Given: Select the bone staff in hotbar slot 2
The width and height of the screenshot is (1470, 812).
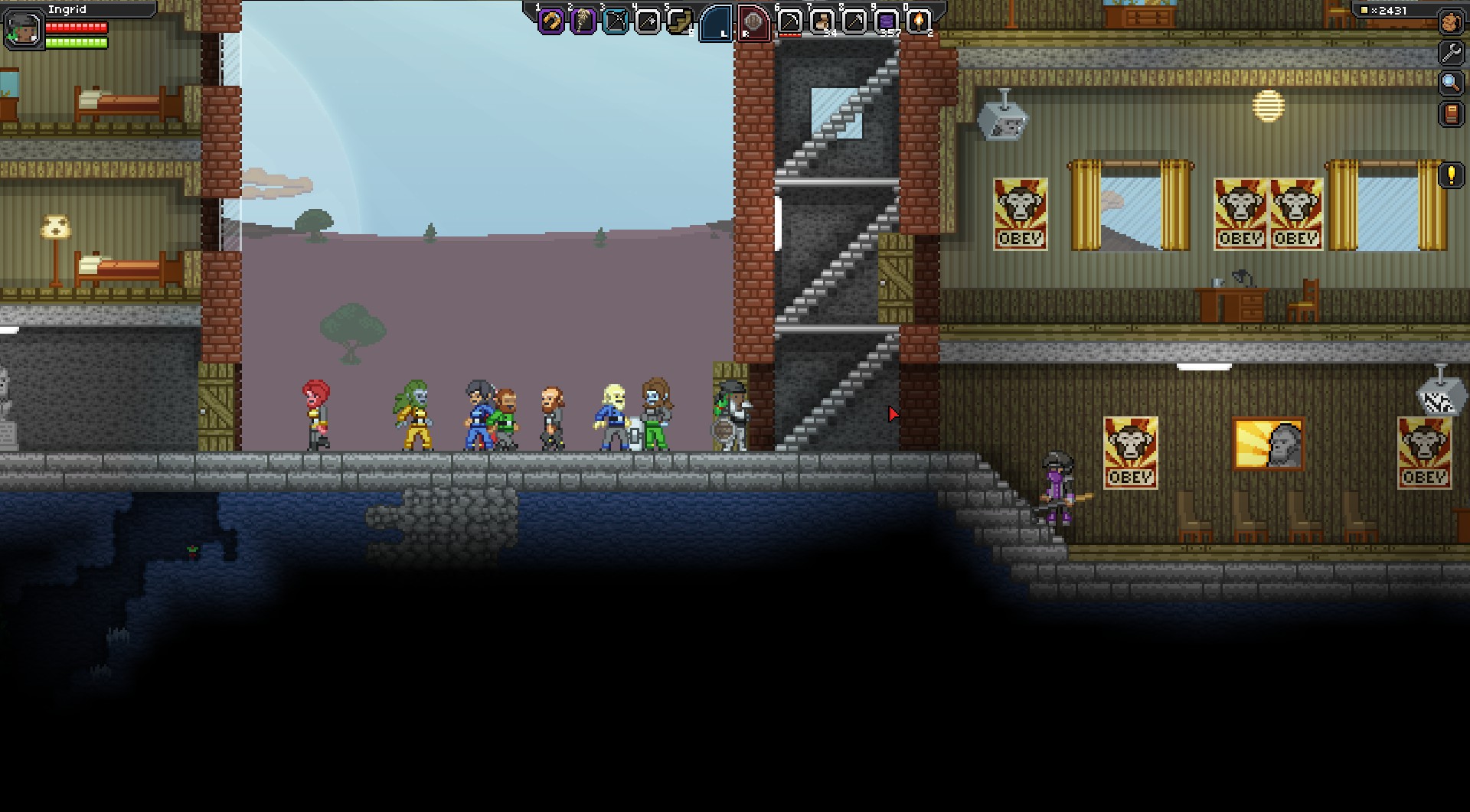Looking at the screenshot, I should [x=583, y=22].
